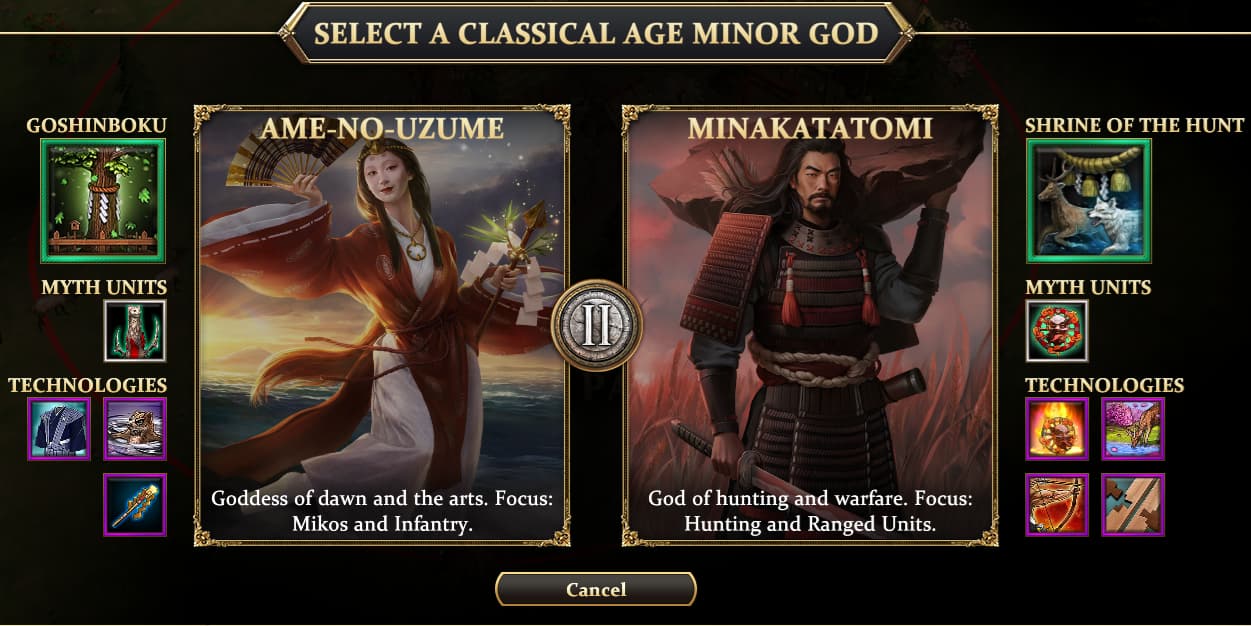Inspect Minakatatomi's red wheel myth unit icon
The height and width of the screenshot is (626, 1251).
1057,331
